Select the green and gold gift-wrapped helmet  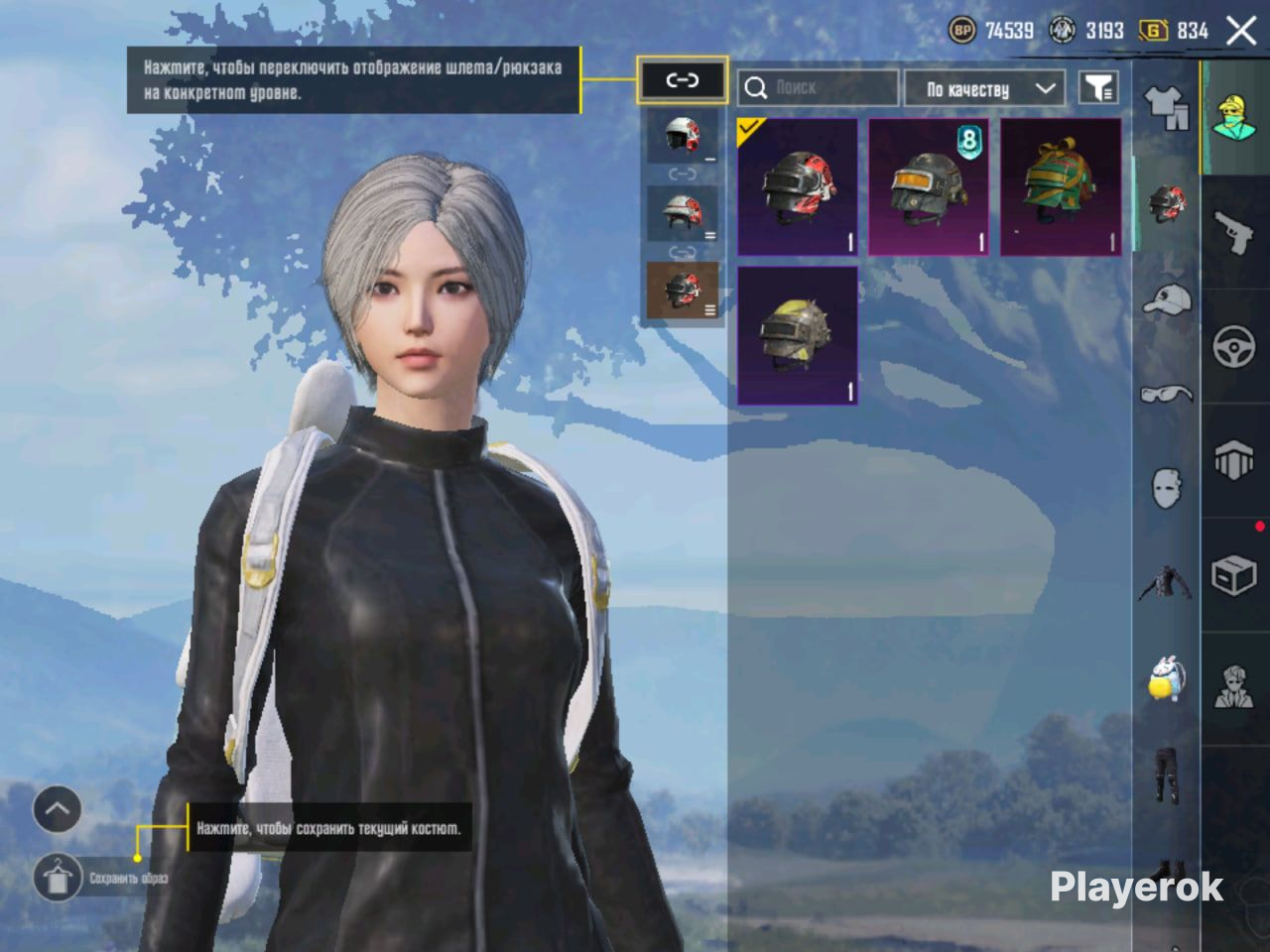(1061, 188)
